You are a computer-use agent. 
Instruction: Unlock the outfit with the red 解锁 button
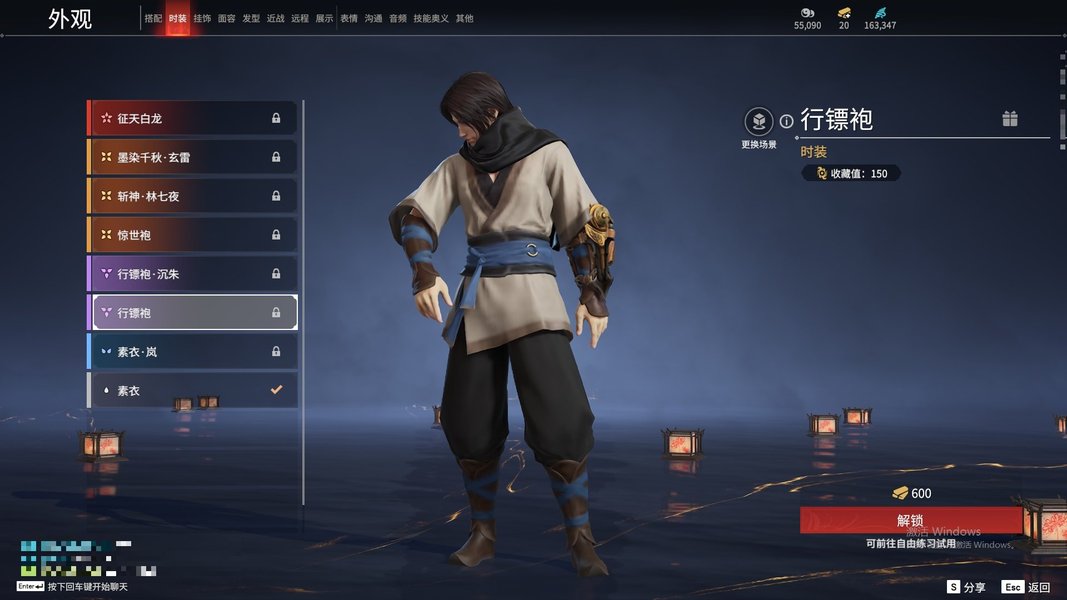click(910, 520)
